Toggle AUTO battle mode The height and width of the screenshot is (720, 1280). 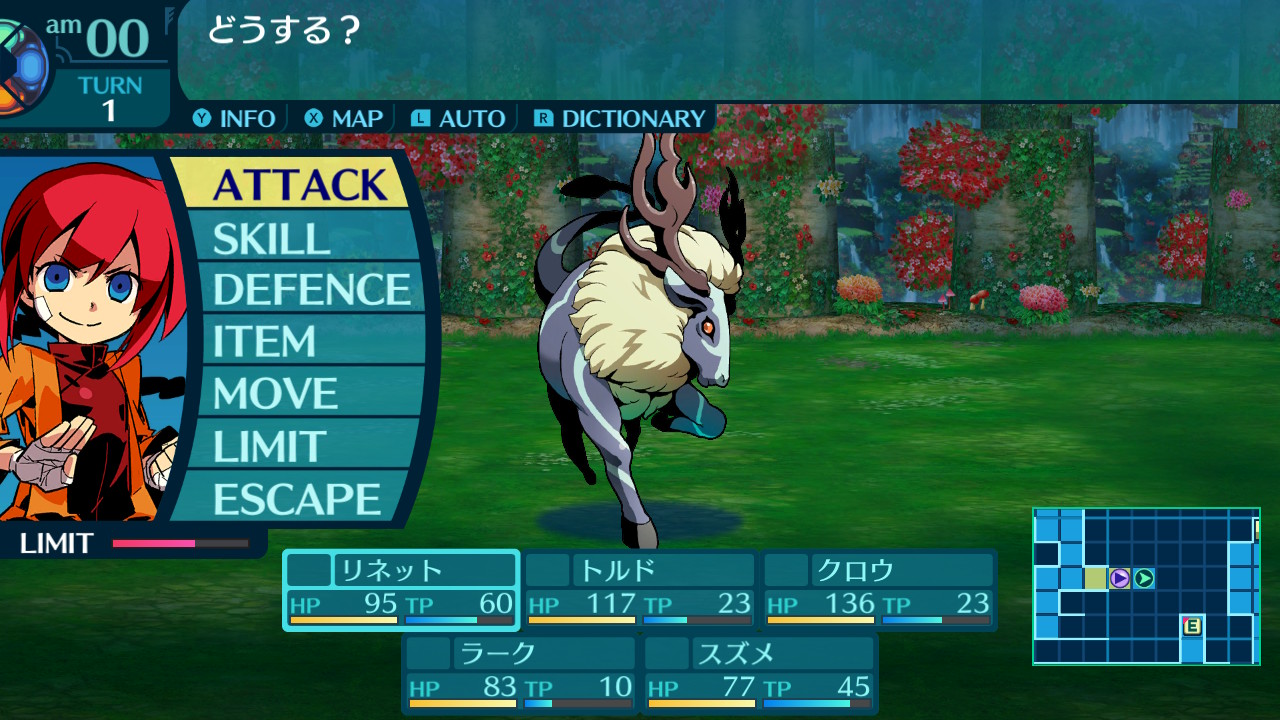pos(459,119)
